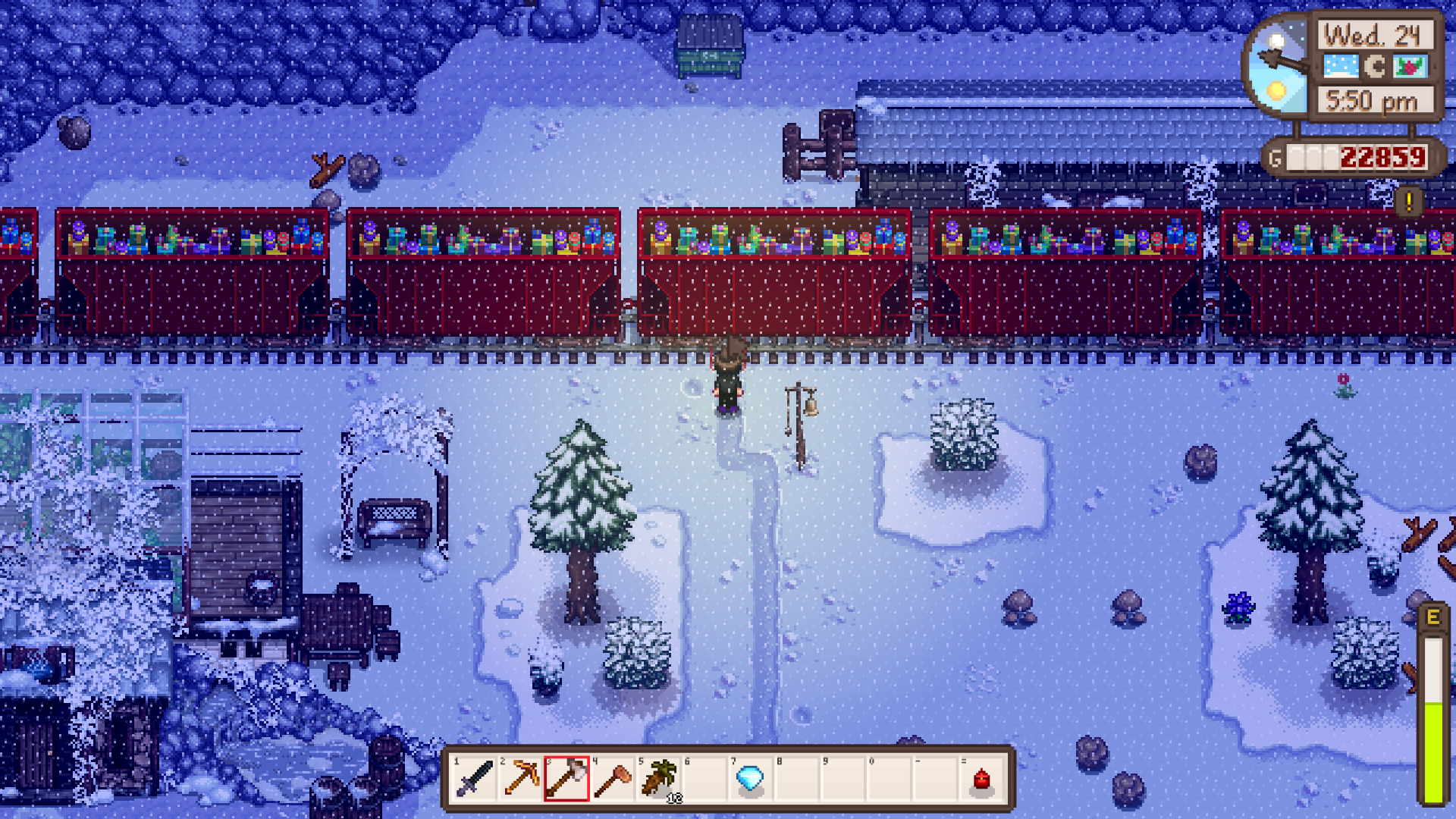Click the crescent moon phase icon
This screenshot has height=819, width=1456.
click(1374, 67)
